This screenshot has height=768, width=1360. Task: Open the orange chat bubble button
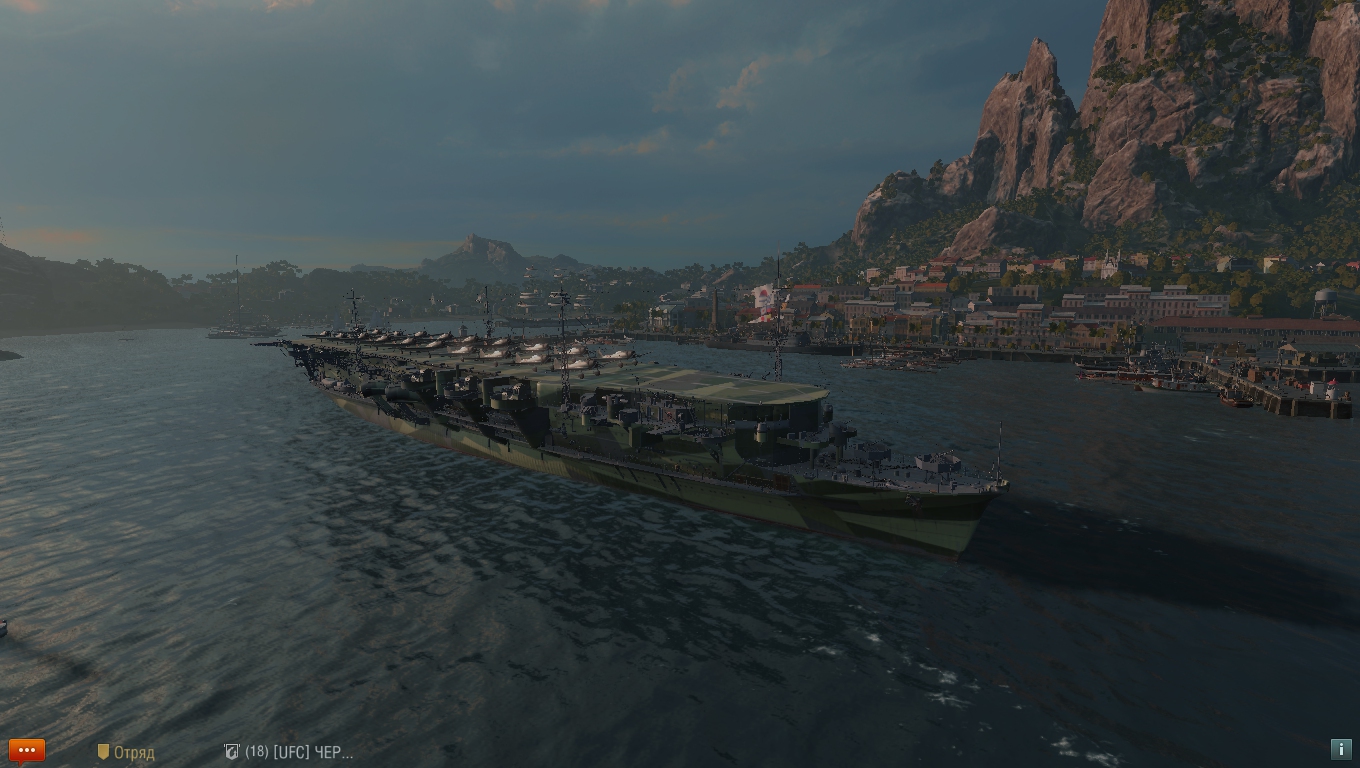coord(27,750)
